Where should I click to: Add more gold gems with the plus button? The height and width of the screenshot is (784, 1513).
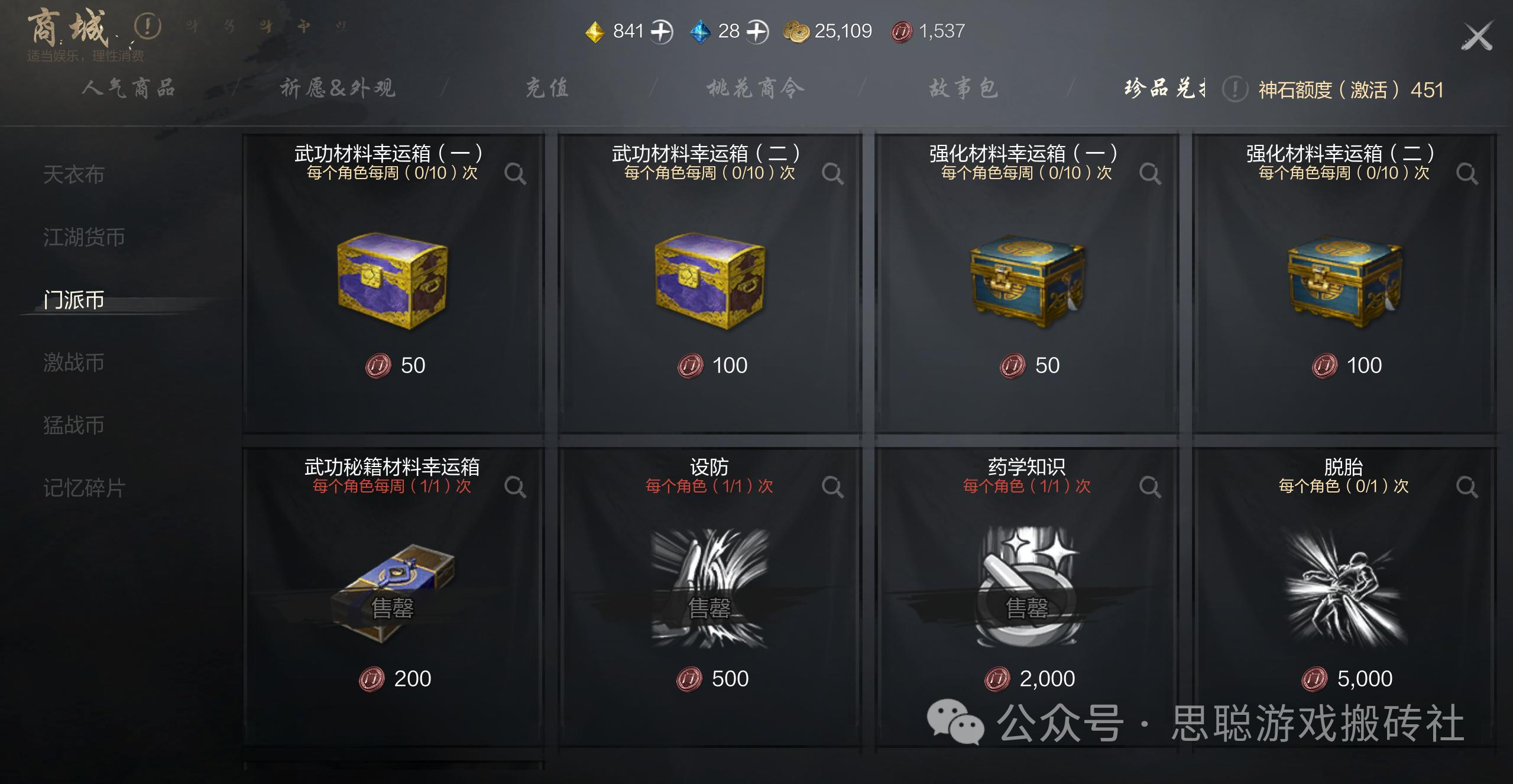pos(662,31)
